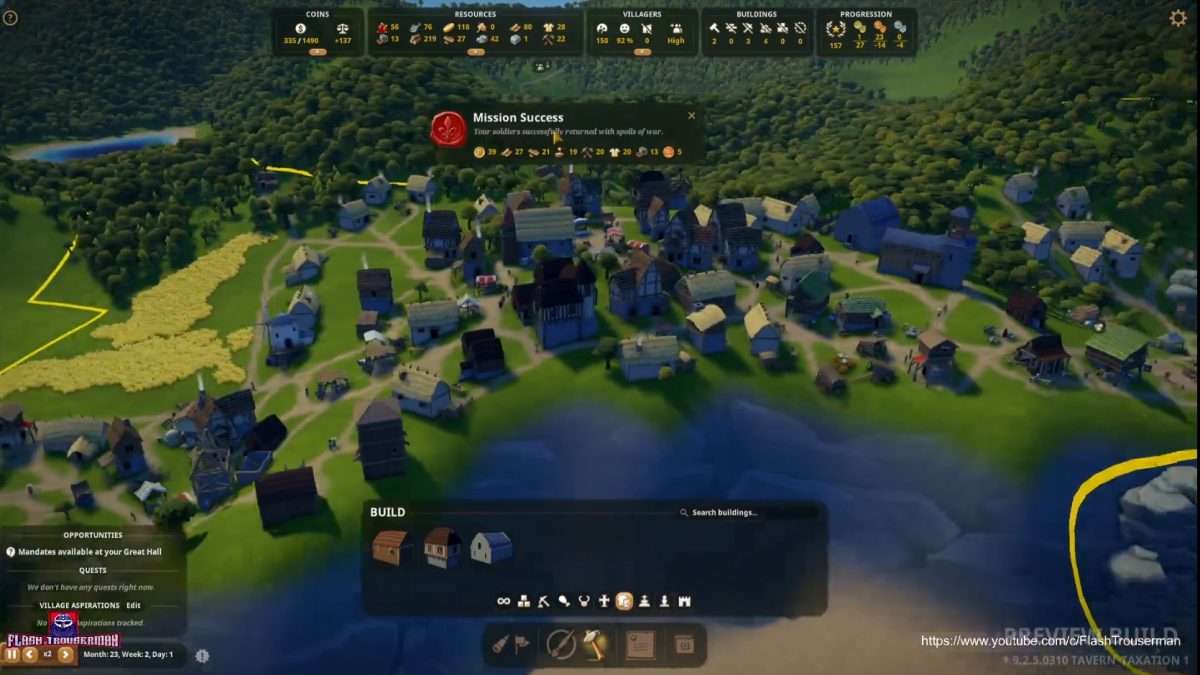This screenshot has height=675, width=1200.
Task: Open the hammer build tool
Action: coord(595,644)
